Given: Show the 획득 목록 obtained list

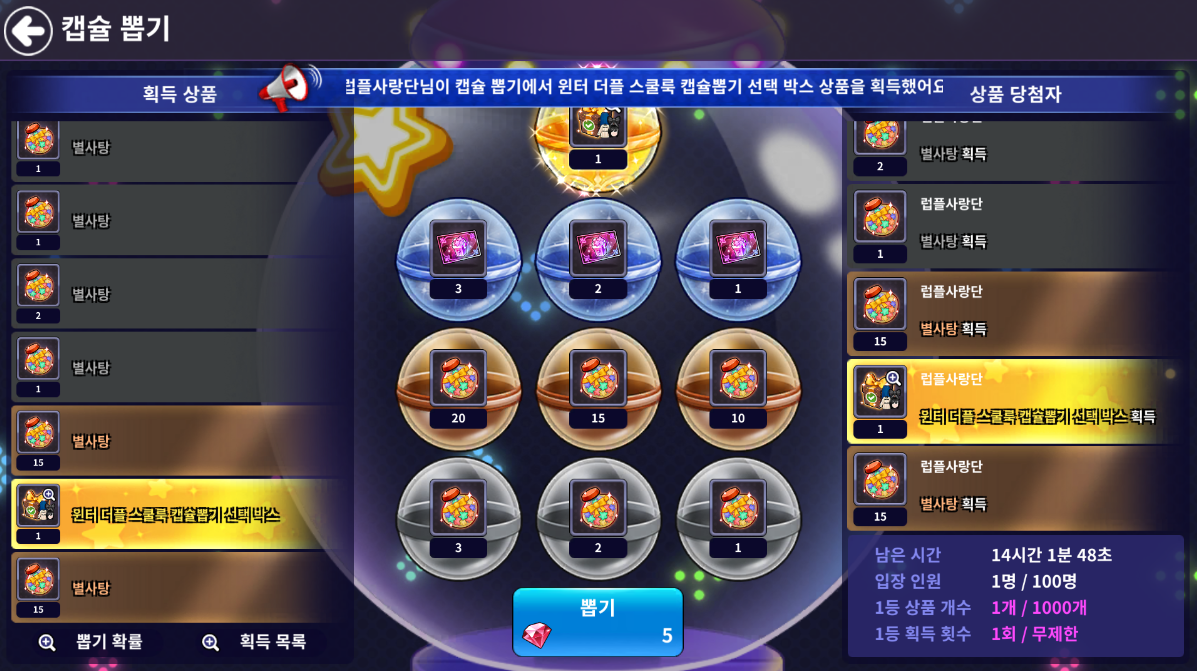Looking at the screenshot, I should pos(254,642).
